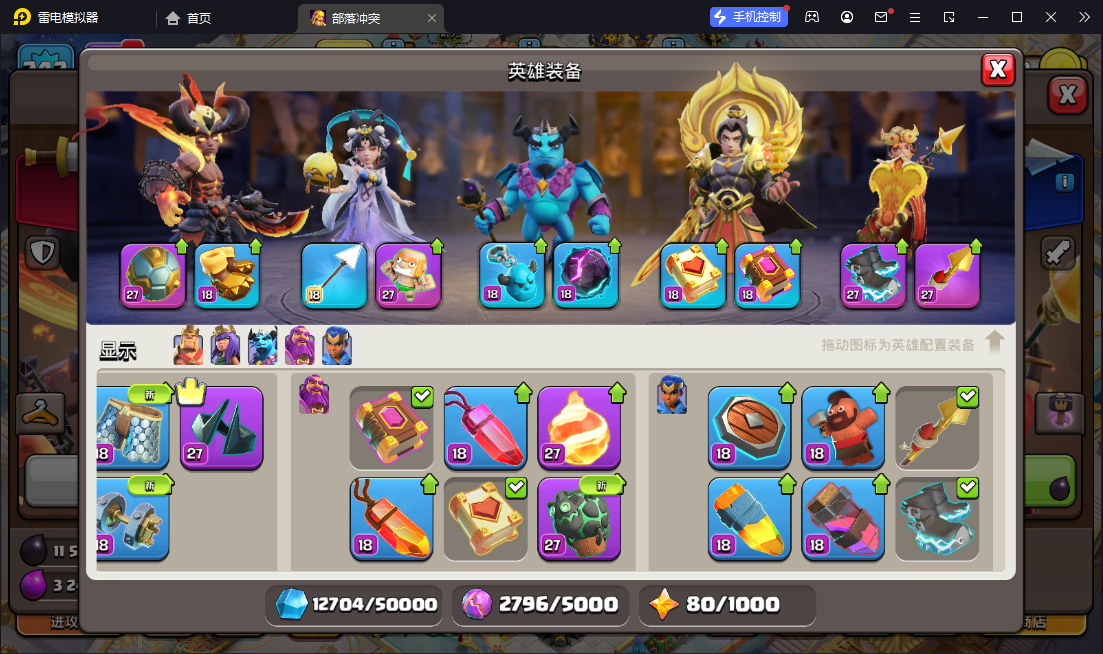Choose the spiked teal boots equipment

click(x=222, y=427)
